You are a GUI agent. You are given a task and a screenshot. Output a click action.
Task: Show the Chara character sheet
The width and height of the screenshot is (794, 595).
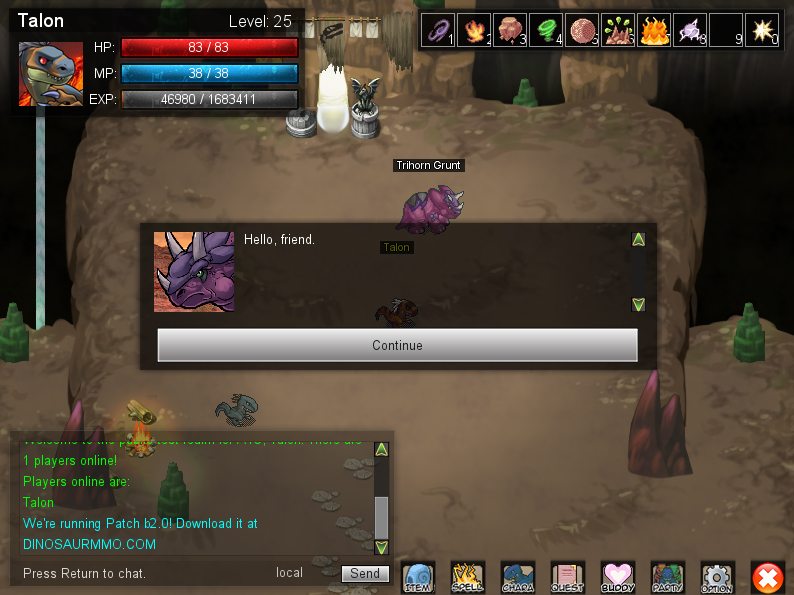[x=518, y=577]
